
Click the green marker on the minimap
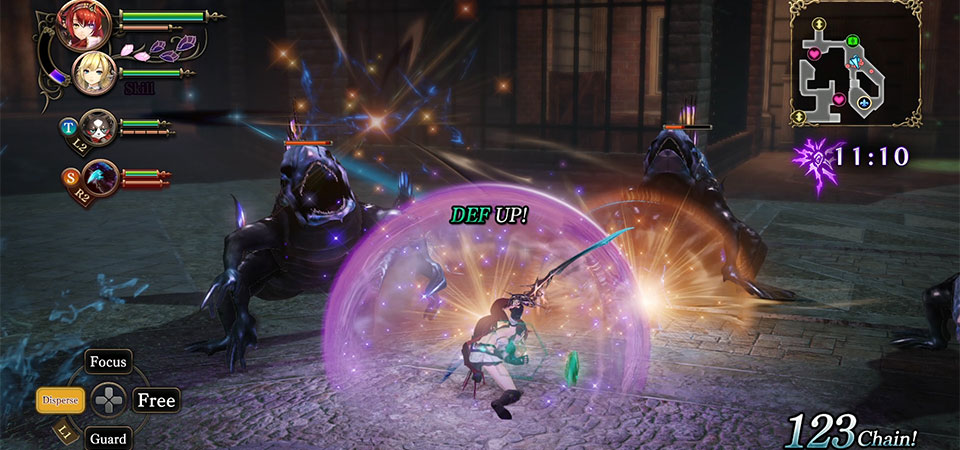pyautogui.click(x=853, y=41)
